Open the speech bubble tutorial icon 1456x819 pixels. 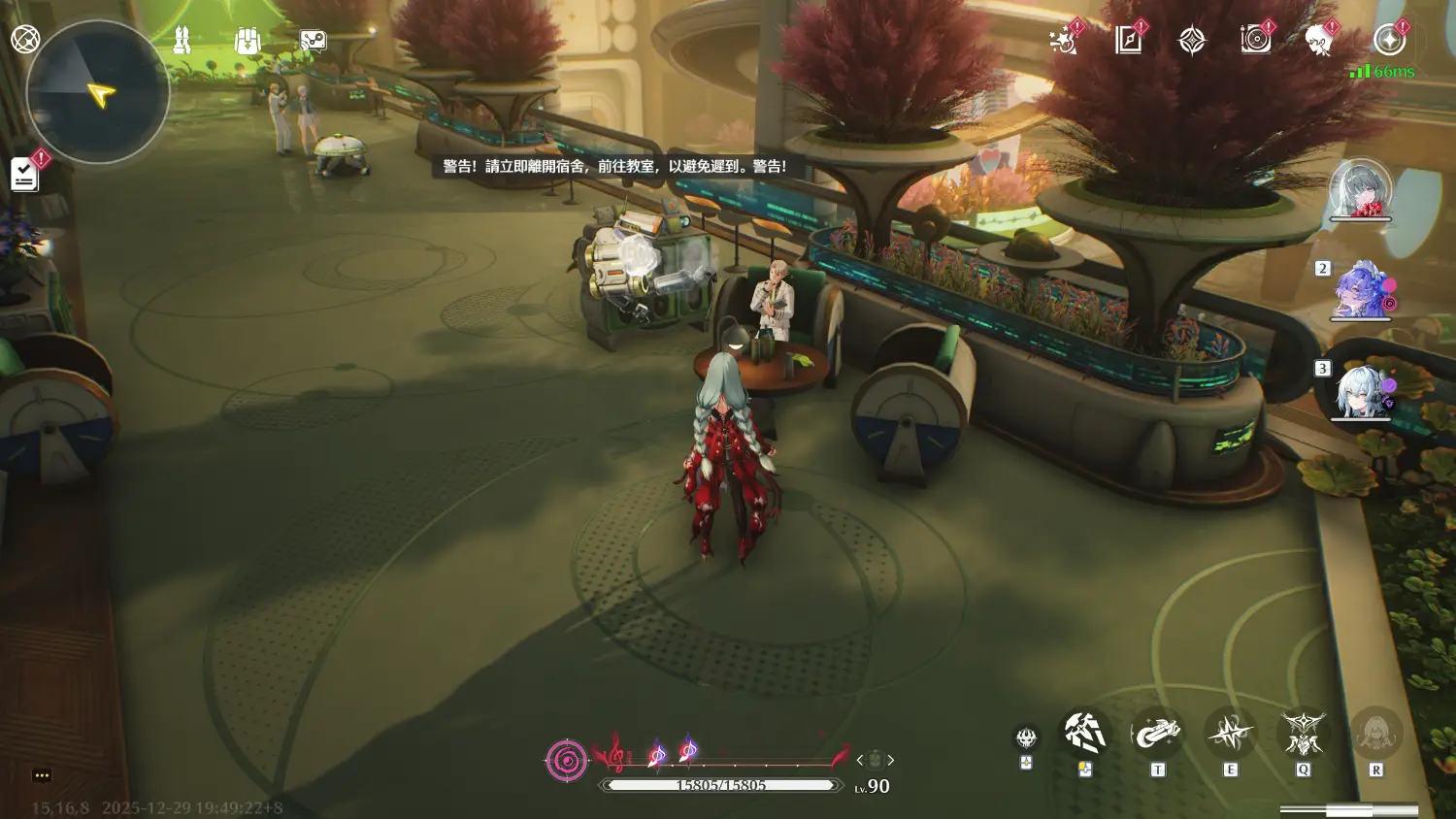click(313, 41)
